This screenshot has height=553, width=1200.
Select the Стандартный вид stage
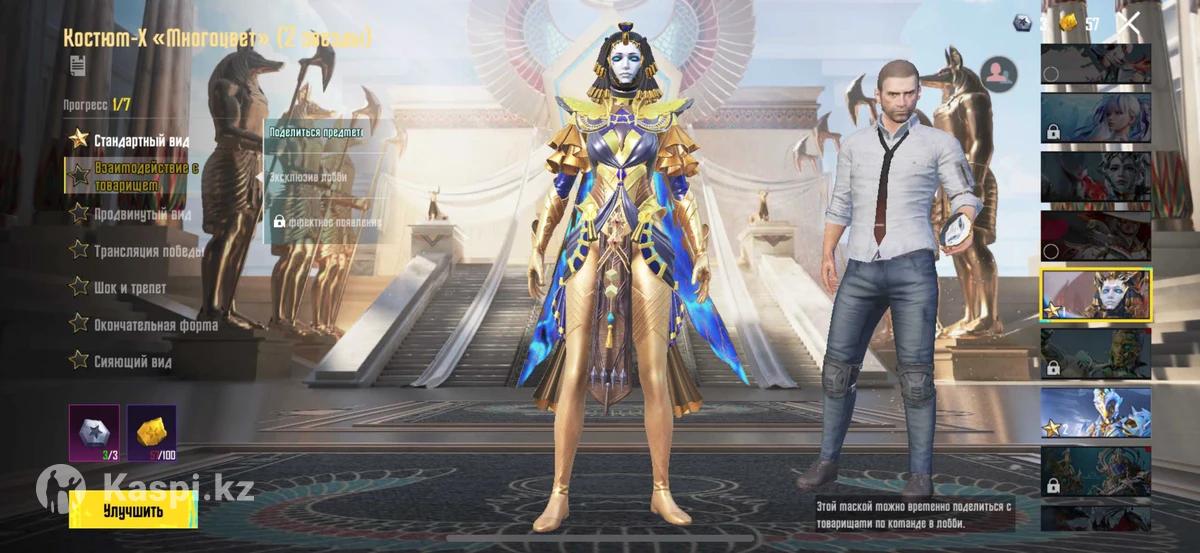[x=140, y=140]
